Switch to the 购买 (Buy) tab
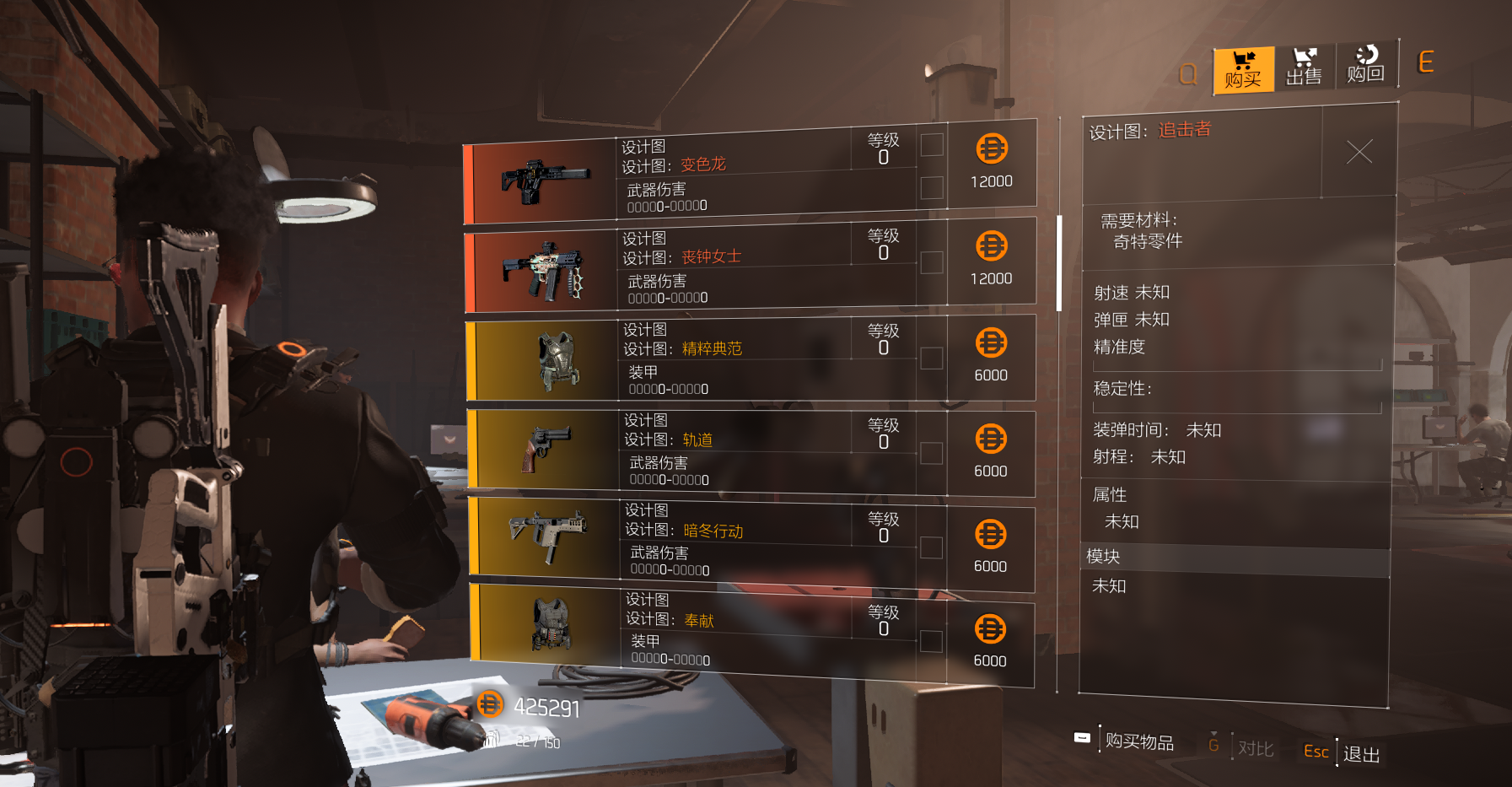This screenshot has width=1512, height=787. point(1242,70)
